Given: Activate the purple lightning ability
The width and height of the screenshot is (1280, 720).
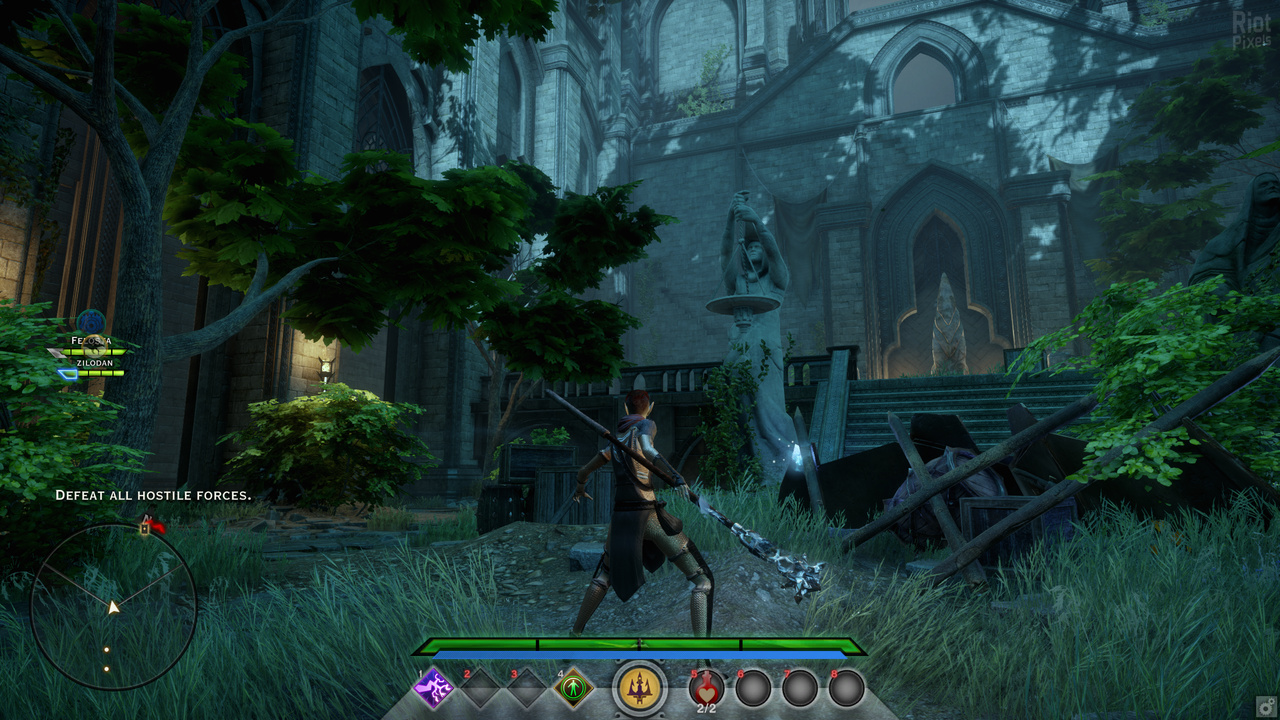Looking at the screenshot, I should click(x=434, y=688).
